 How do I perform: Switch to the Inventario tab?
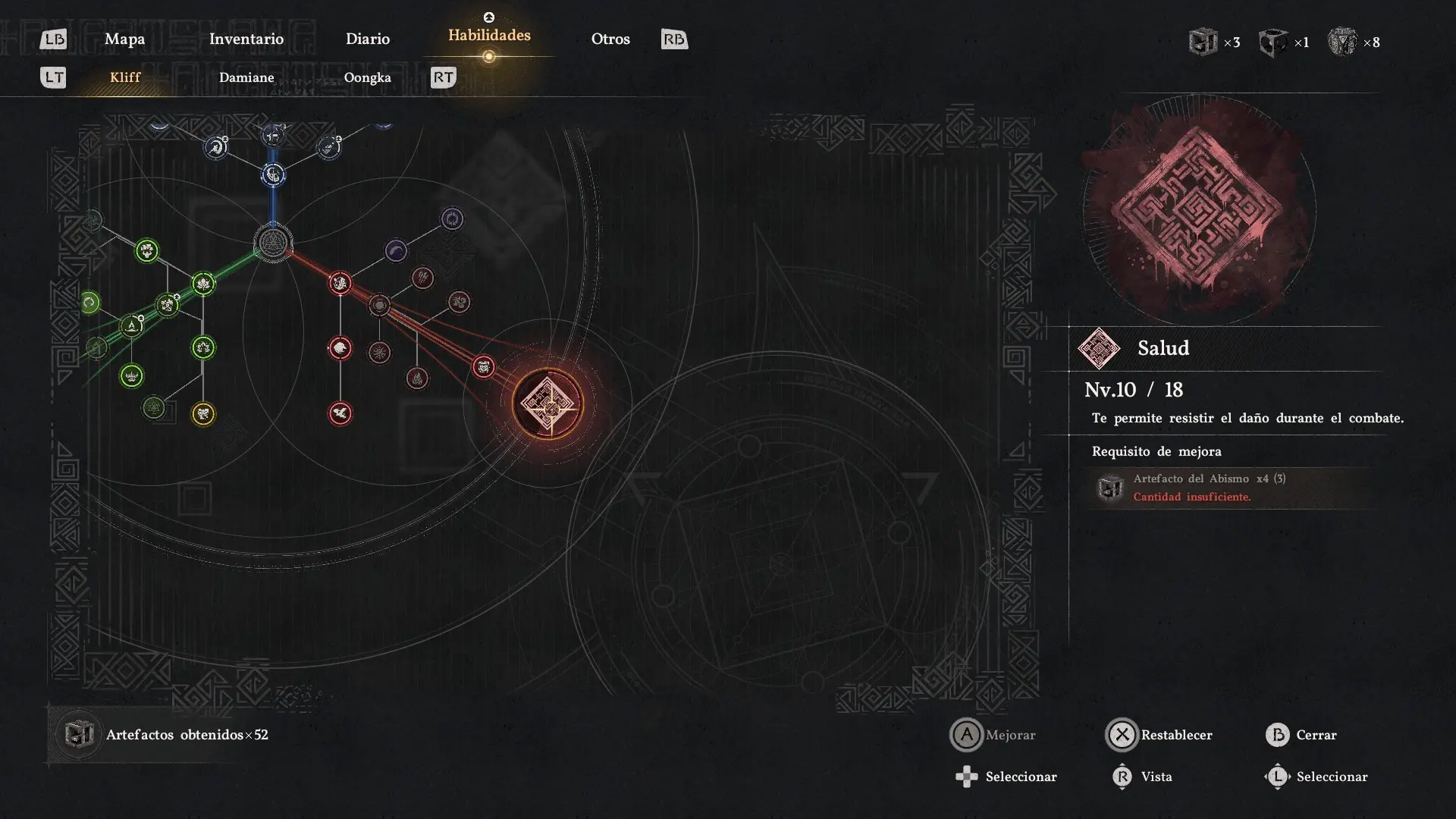pos(246,39)
